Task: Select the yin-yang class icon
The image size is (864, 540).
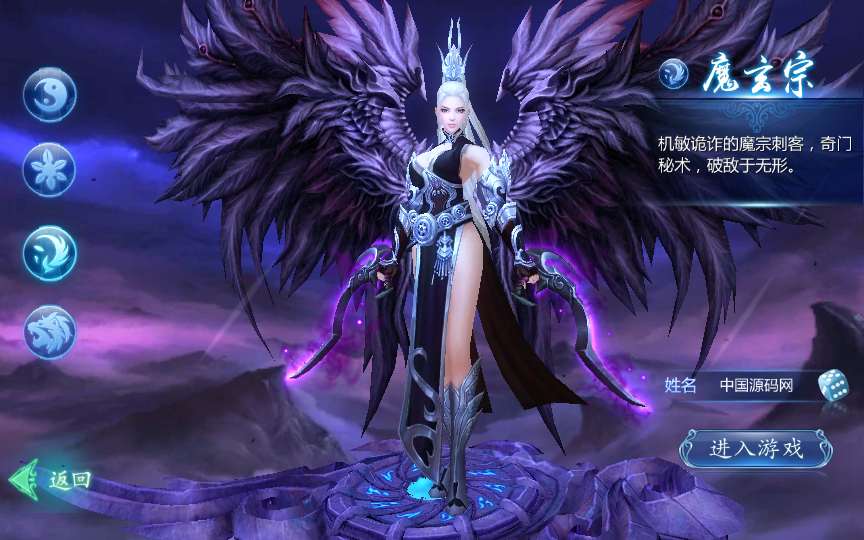Action: pyautogui.click(x=50, y=95)
